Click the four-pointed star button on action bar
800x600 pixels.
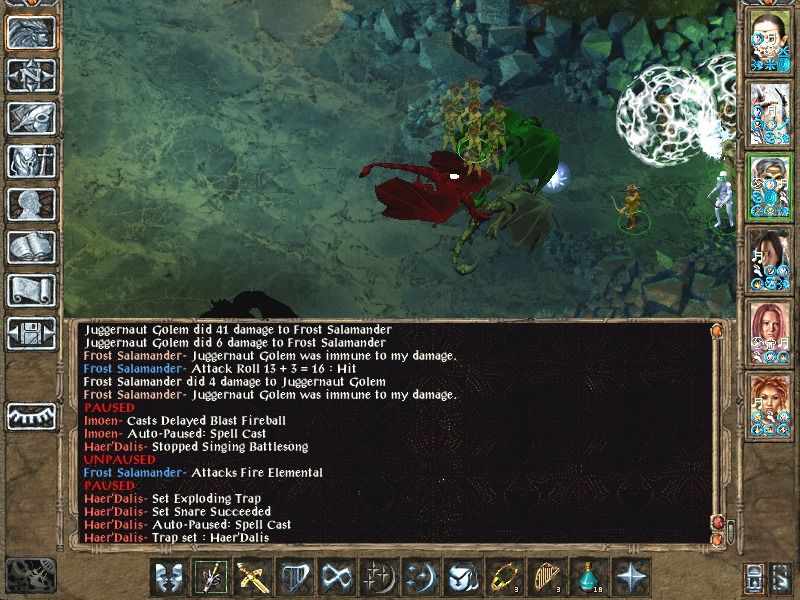tap(630, 577)
